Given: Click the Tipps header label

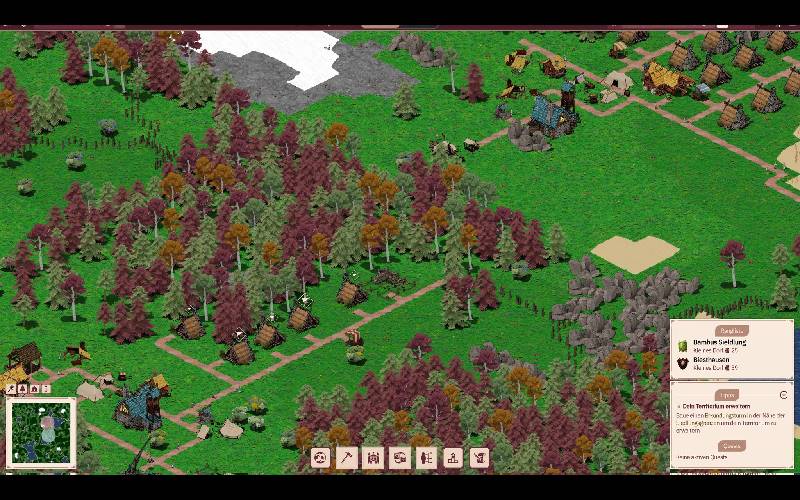Looking at the screenshot, I should pos(727,394).
